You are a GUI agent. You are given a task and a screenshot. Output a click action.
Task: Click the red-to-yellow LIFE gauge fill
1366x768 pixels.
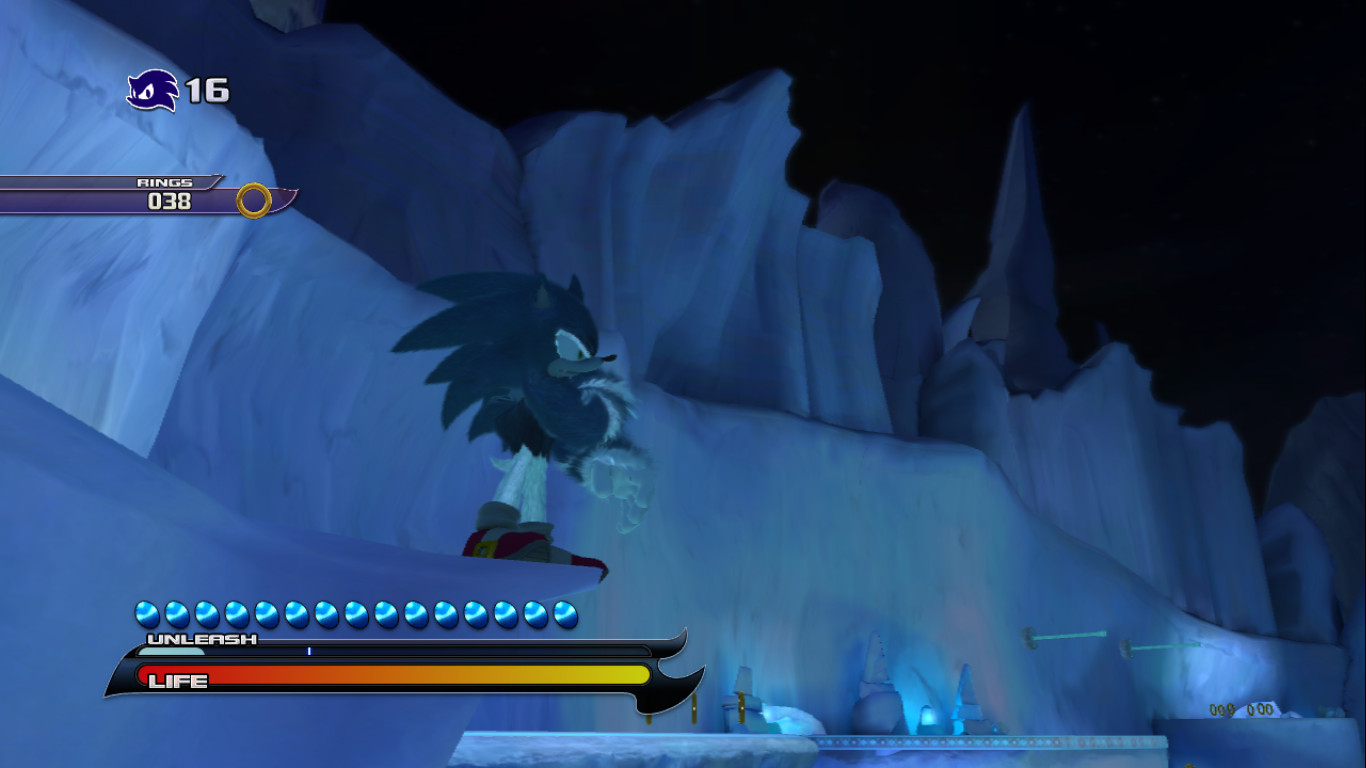click(x=420, y=672)
